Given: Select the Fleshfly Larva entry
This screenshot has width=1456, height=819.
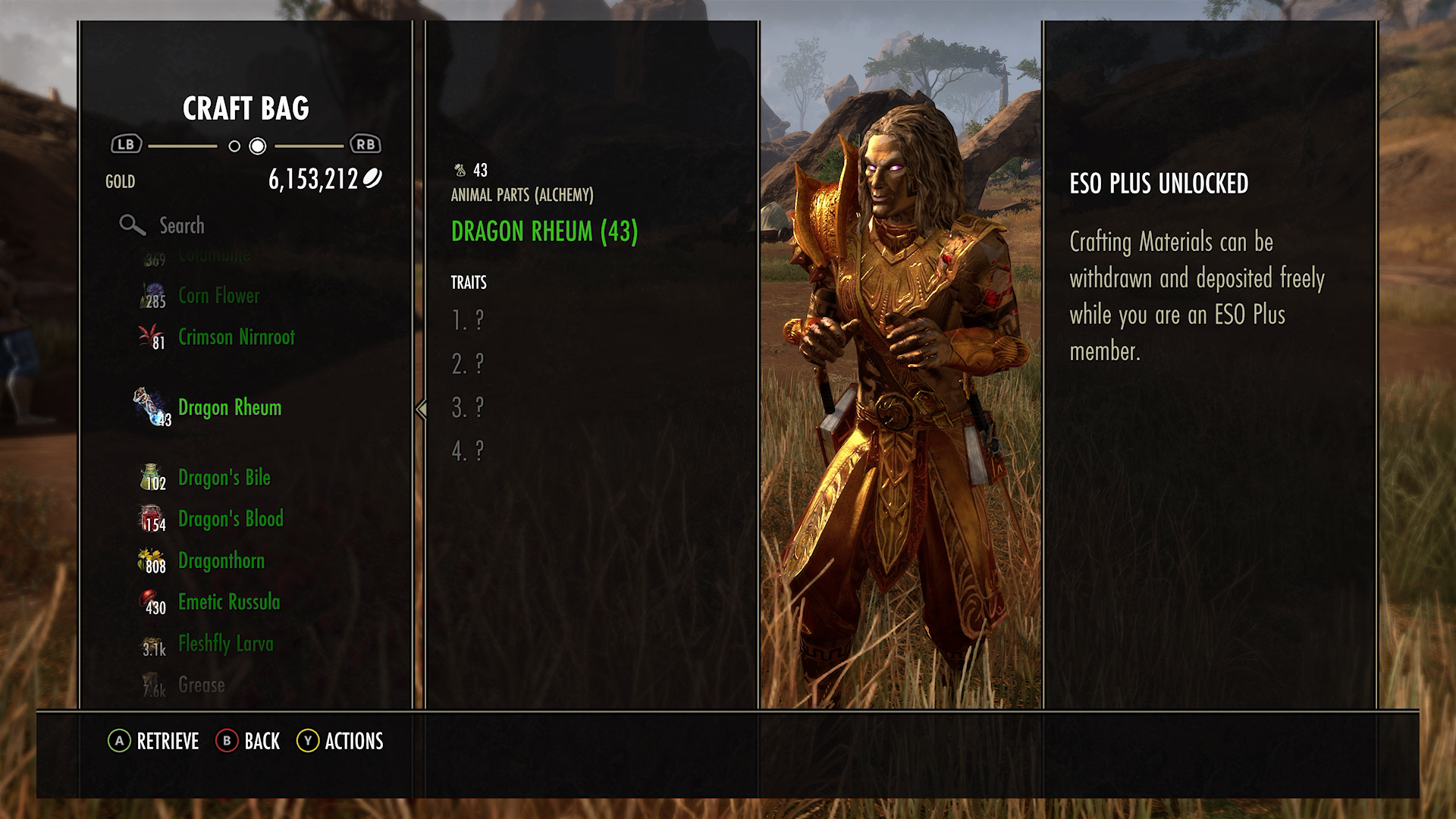Looking at the screenshot, I should pos(224,644).
